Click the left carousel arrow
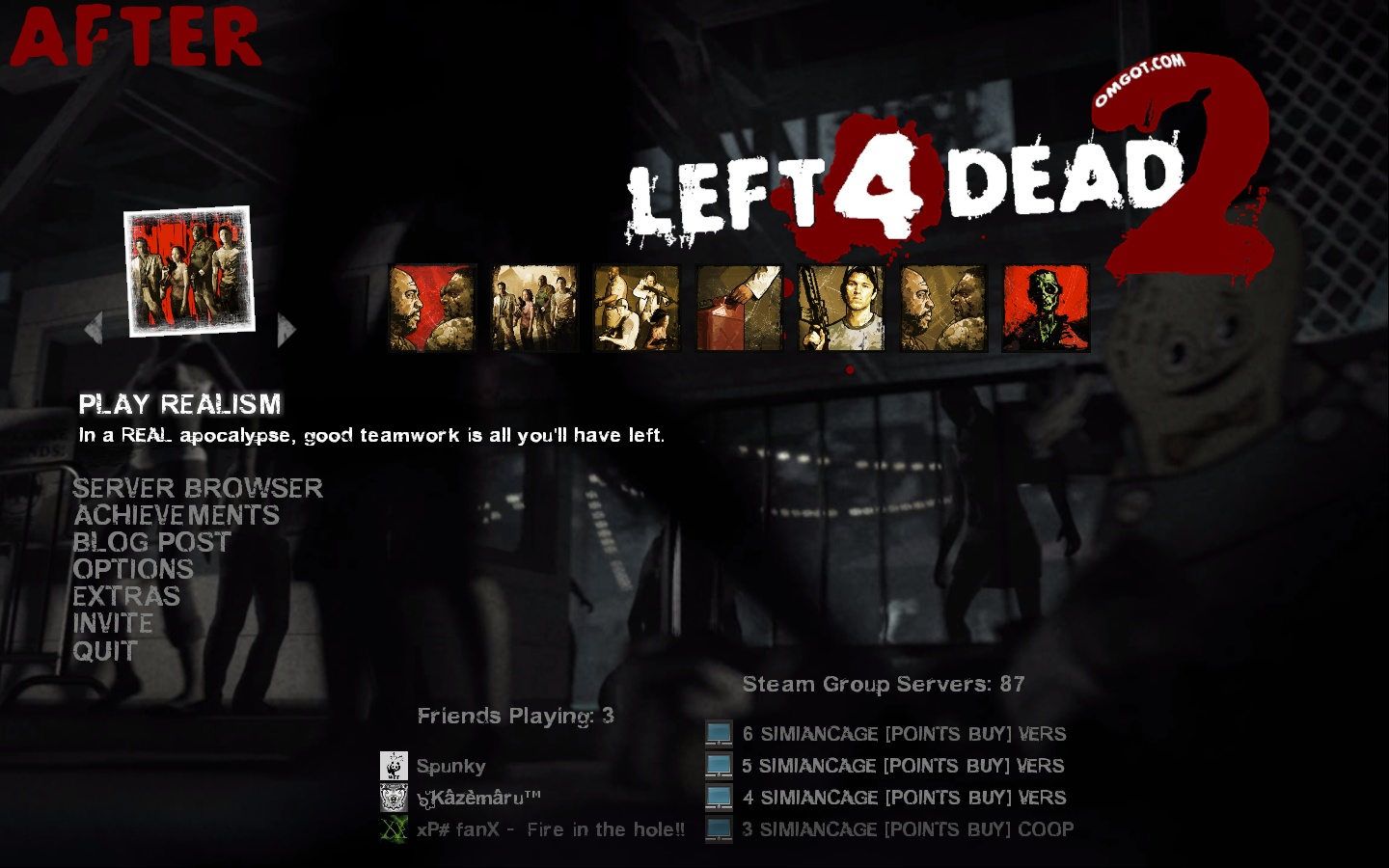1389x868 pixels. click(x=94, y=329)
